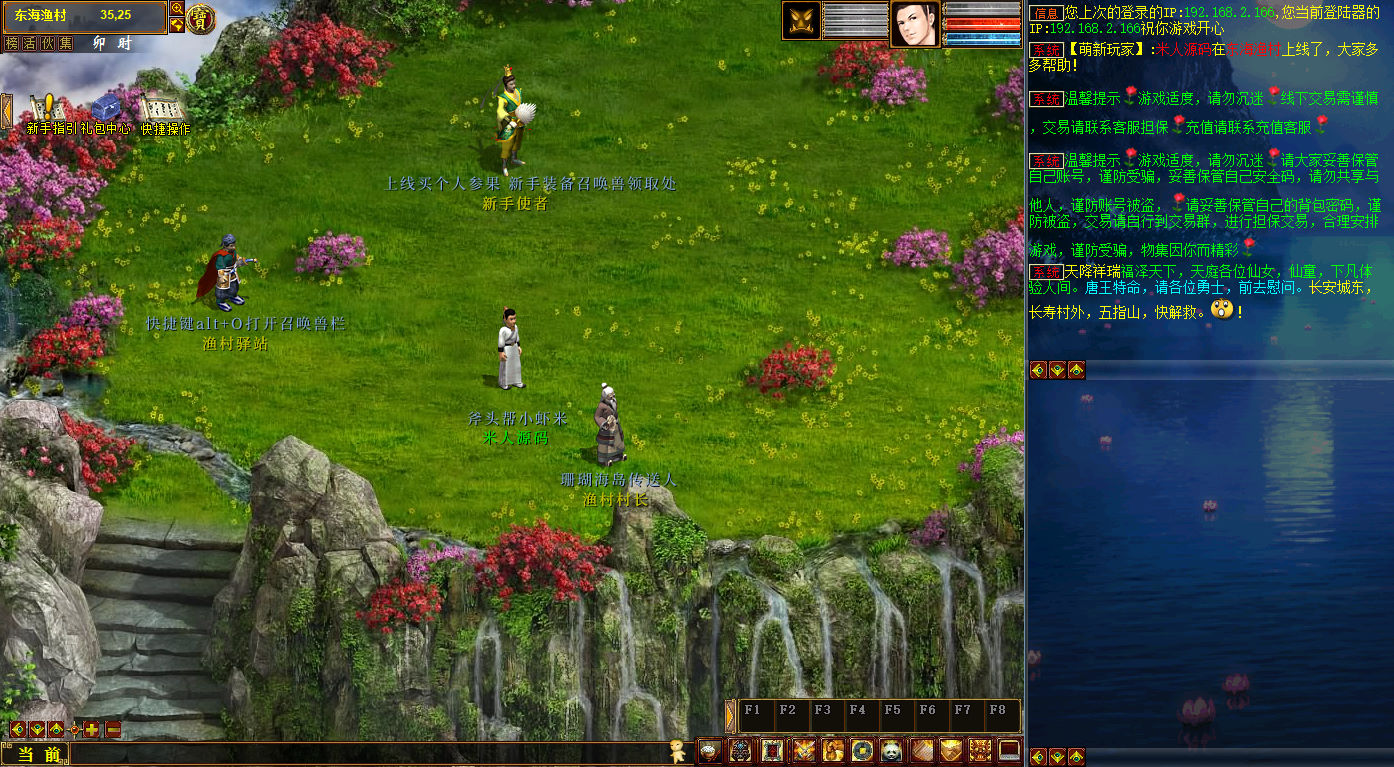Click the minus button above chat channel
This screenshot has width=1394, height=767.
tap(113, 729)
